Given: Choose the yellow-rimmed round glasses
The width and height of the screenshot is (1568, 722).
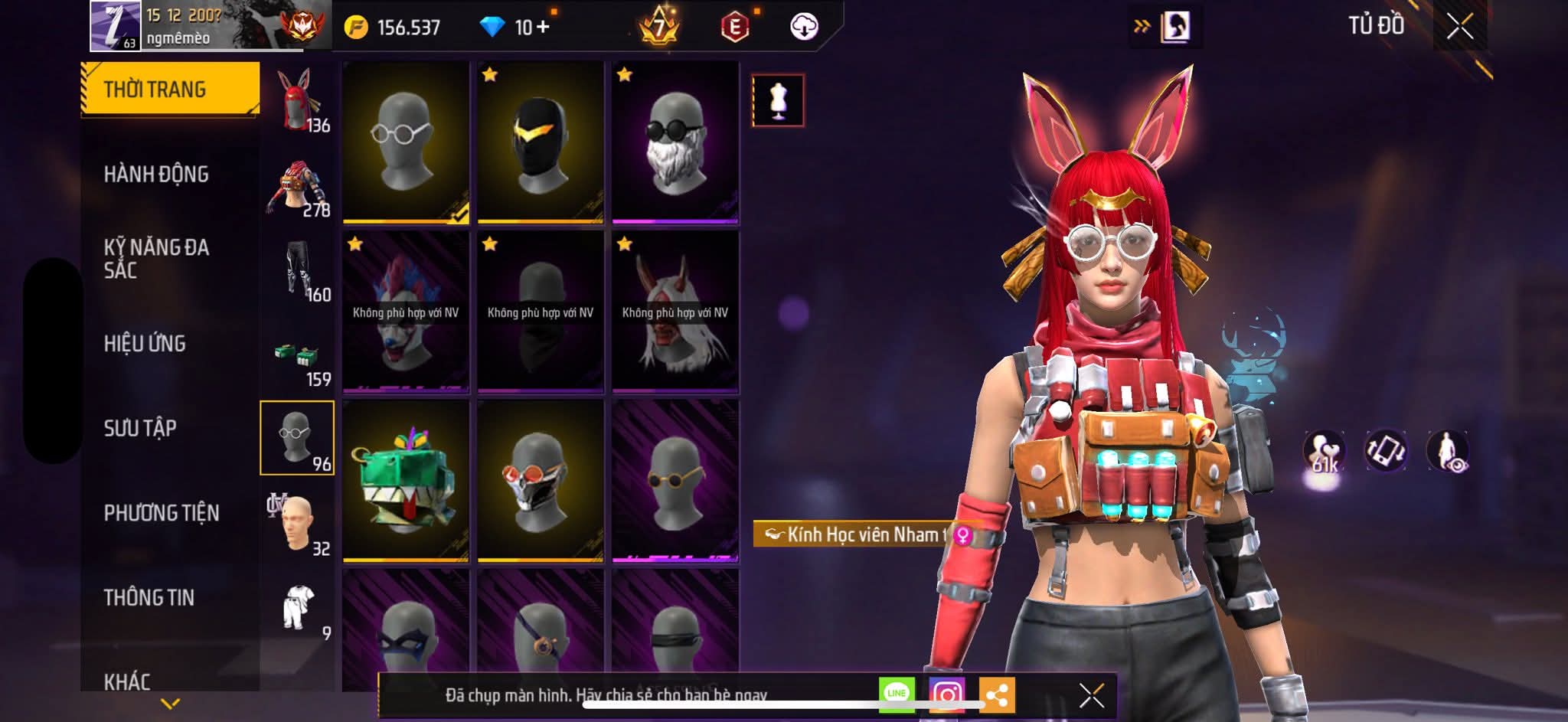Looking at the screenshot, I should point(675,481).
